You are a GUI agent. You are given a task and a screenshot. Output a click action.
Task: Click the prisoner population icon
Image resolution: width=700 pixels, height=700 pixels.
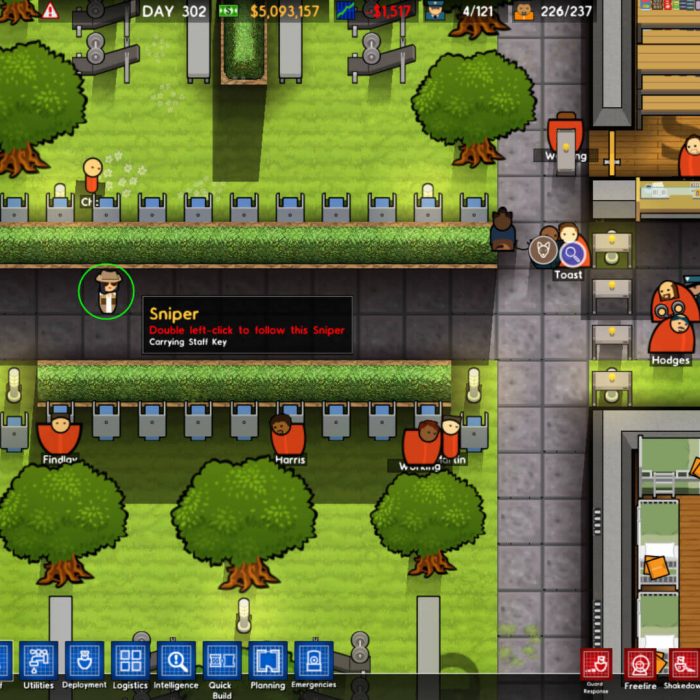tap(523, 12)
